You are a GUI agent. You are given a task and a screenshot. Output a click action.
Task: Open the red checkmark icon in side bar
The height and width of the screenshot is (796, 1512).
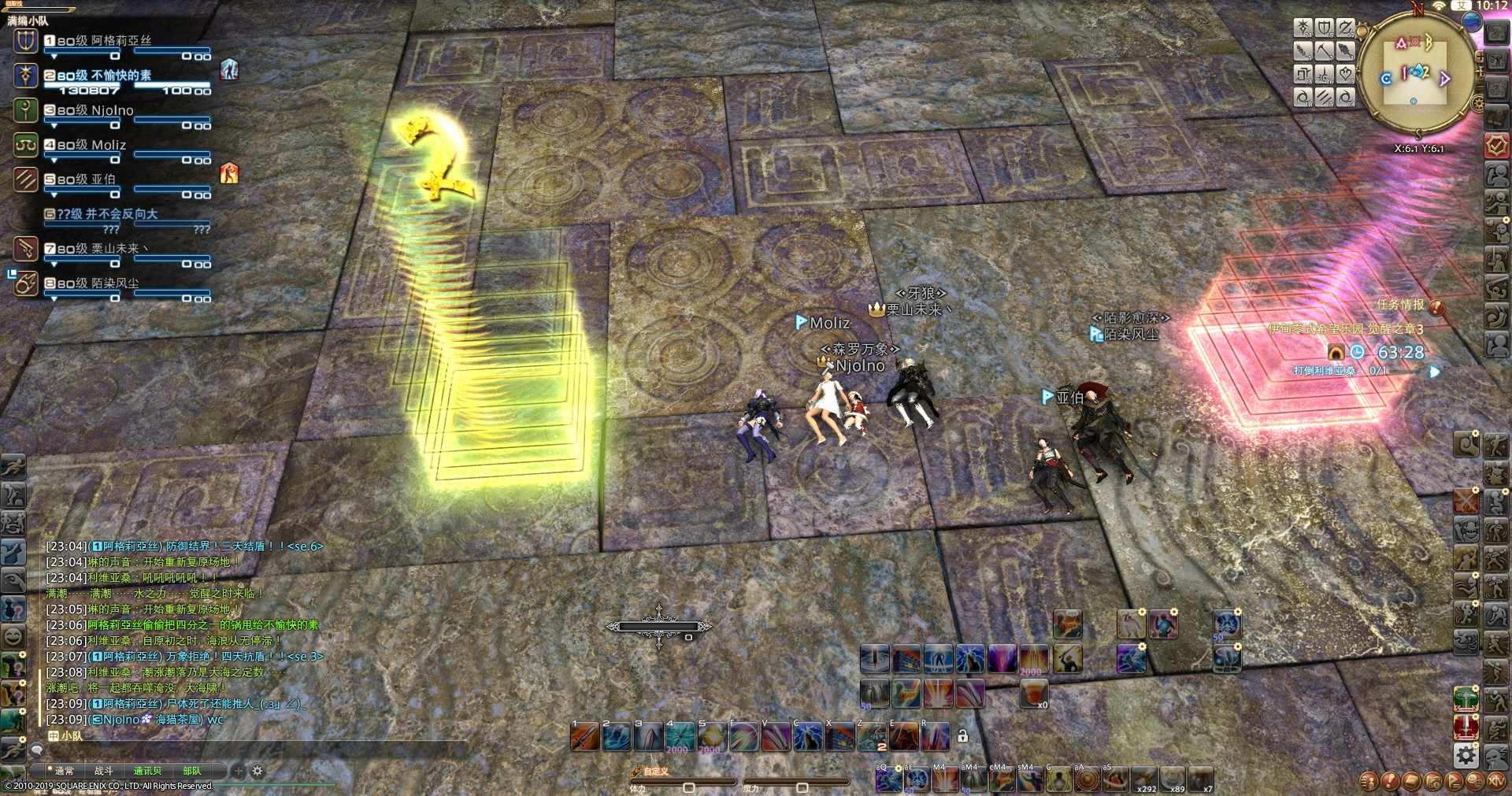tap(1496, 146)
